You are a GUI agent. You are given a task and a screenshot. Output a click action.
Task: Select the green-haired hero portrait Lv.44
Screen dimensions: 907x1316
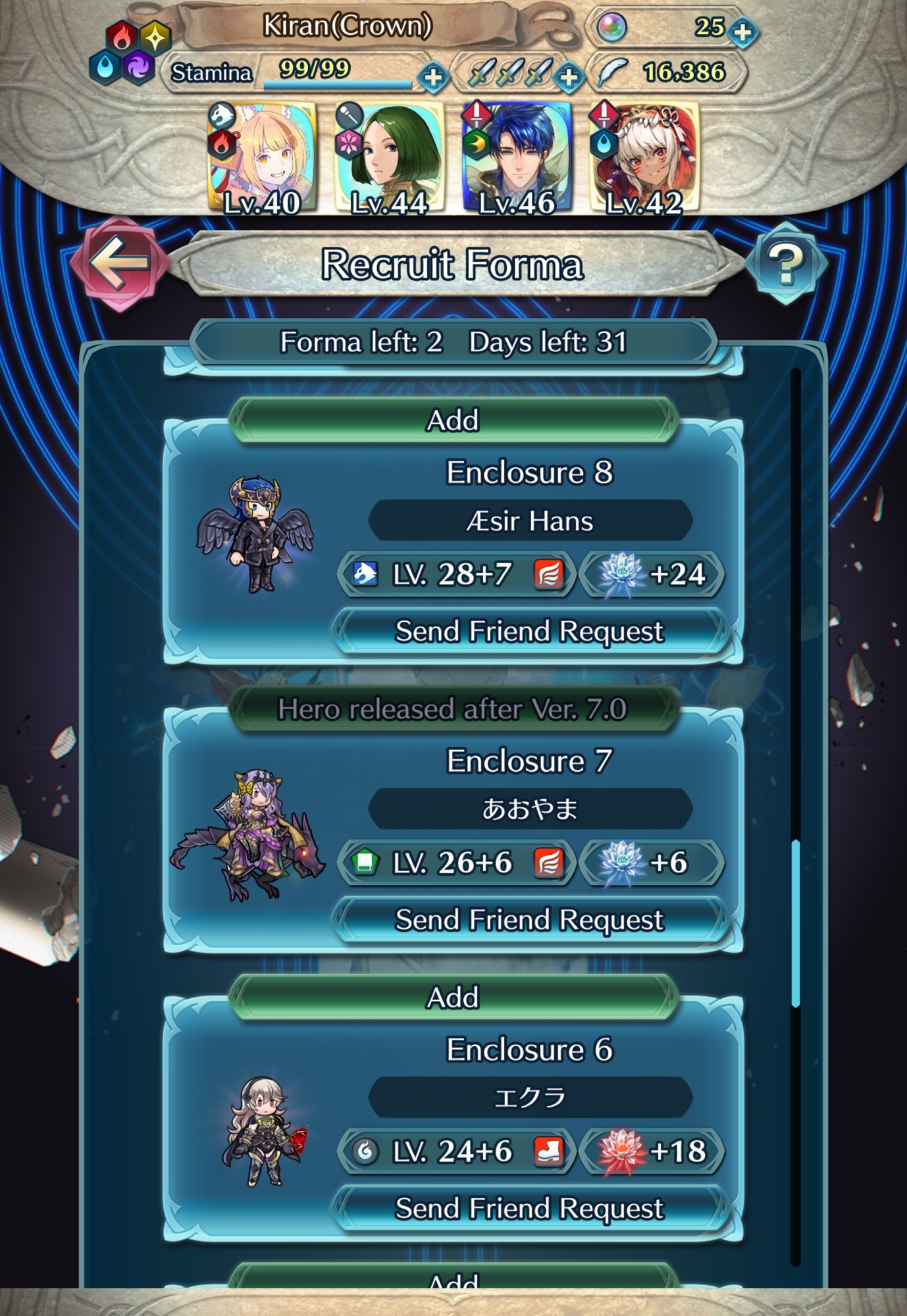point(390,159)
